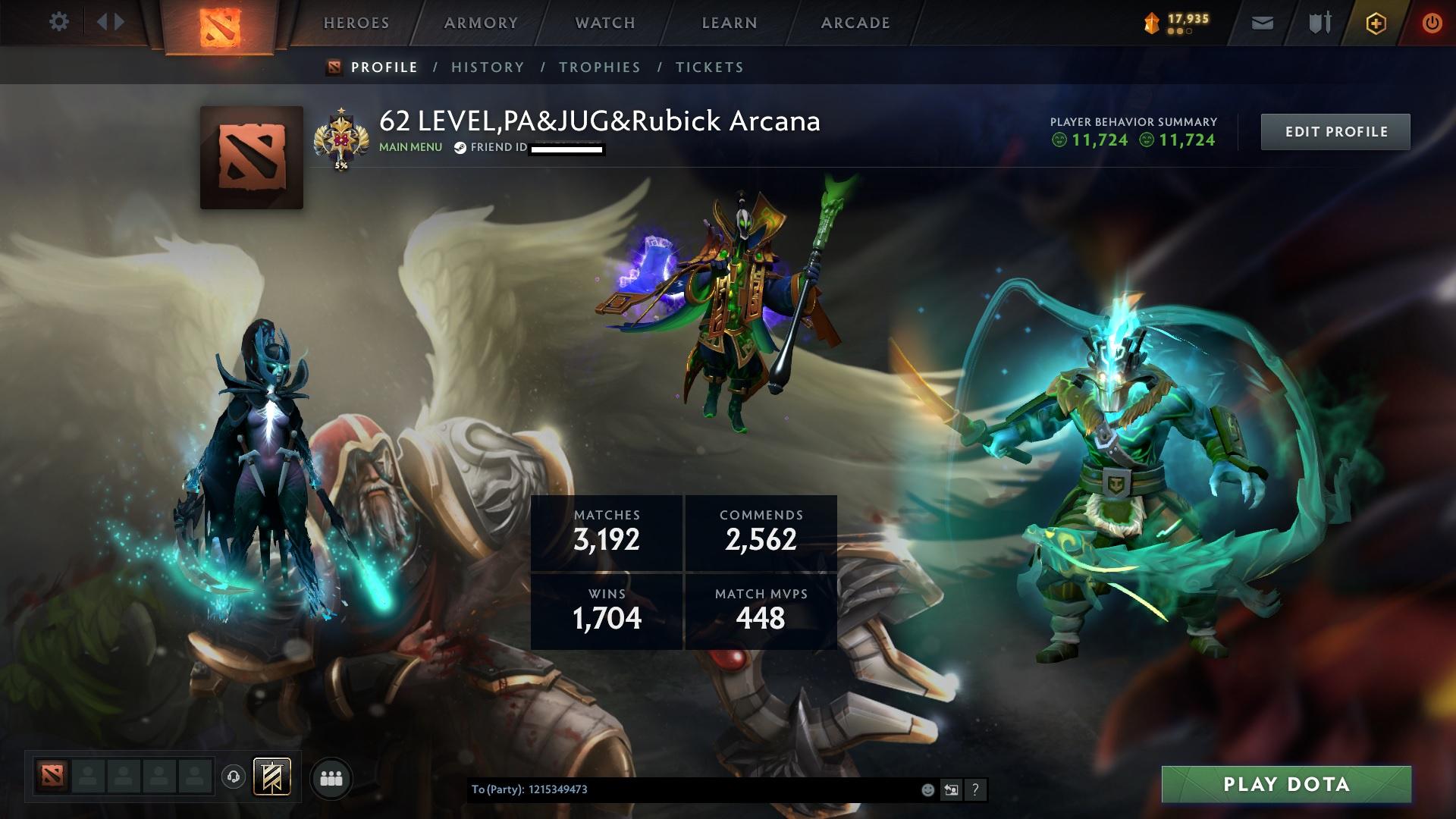
Task: Open mail notifications envelope icon
Action: [x=1260, y=23]
